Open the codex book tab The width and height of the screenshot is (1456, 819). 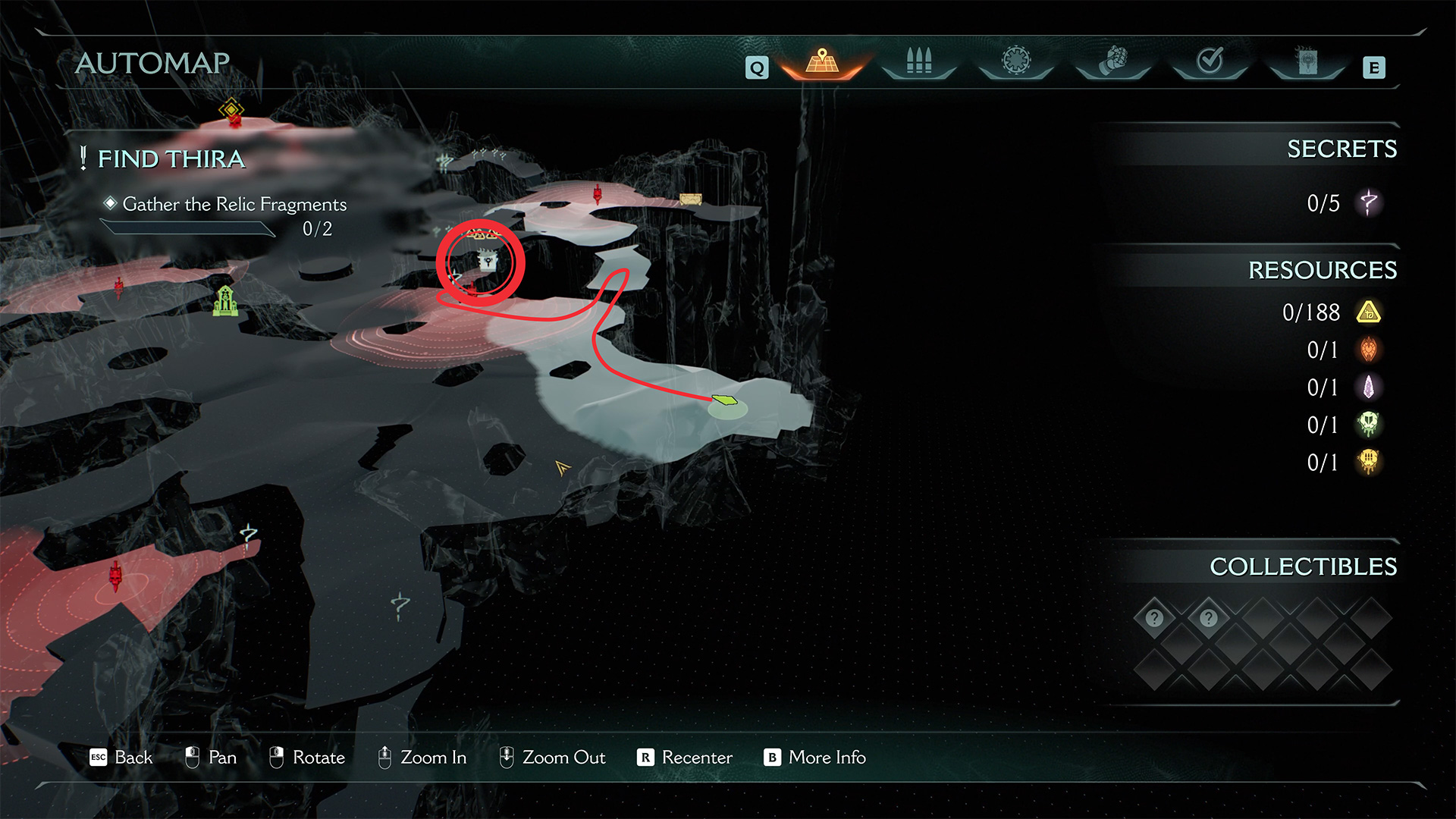tap(1307, 61)
